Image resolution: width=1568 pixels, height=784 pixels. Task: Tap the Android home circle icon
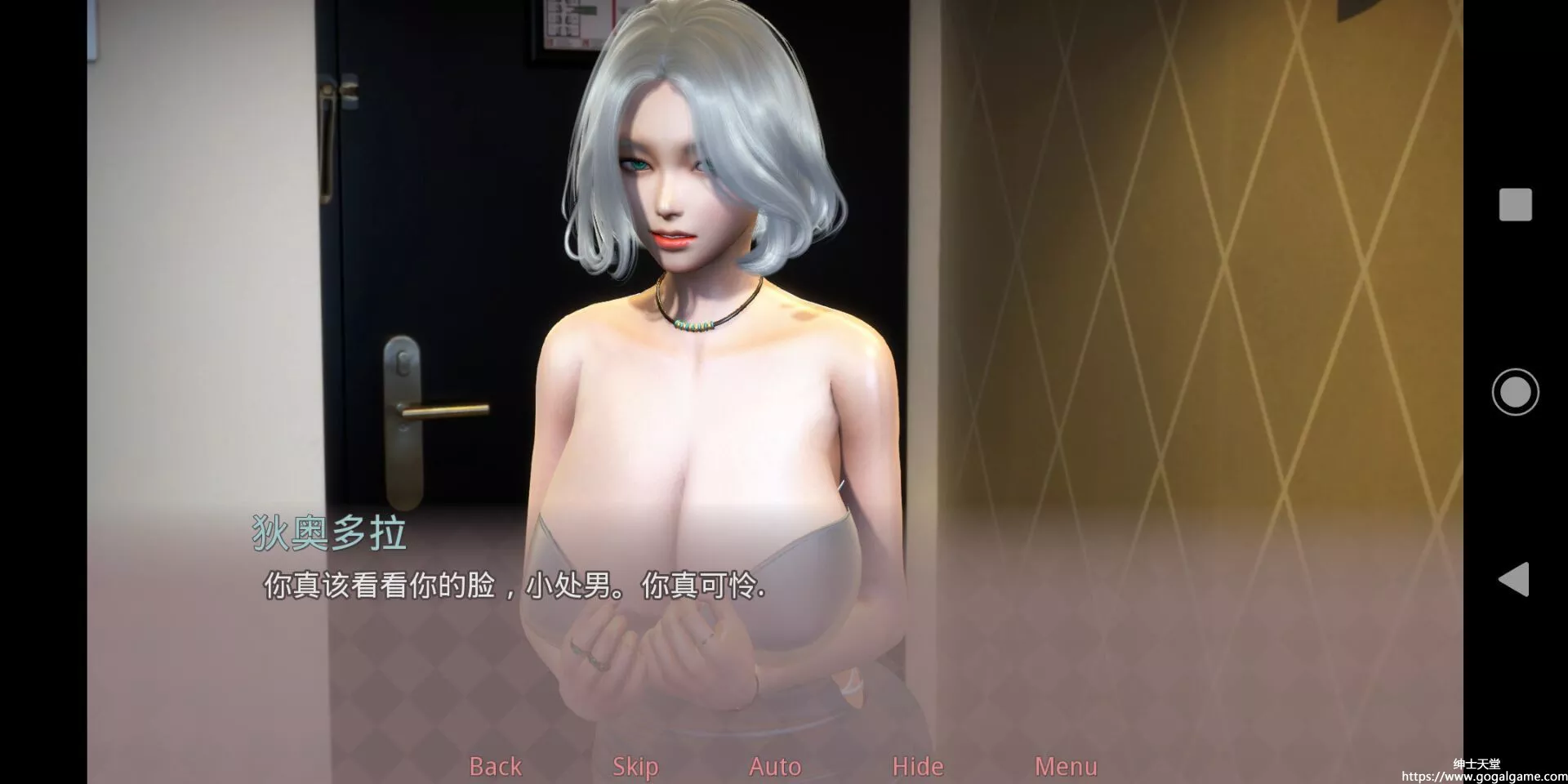[x=1515, y=391]
